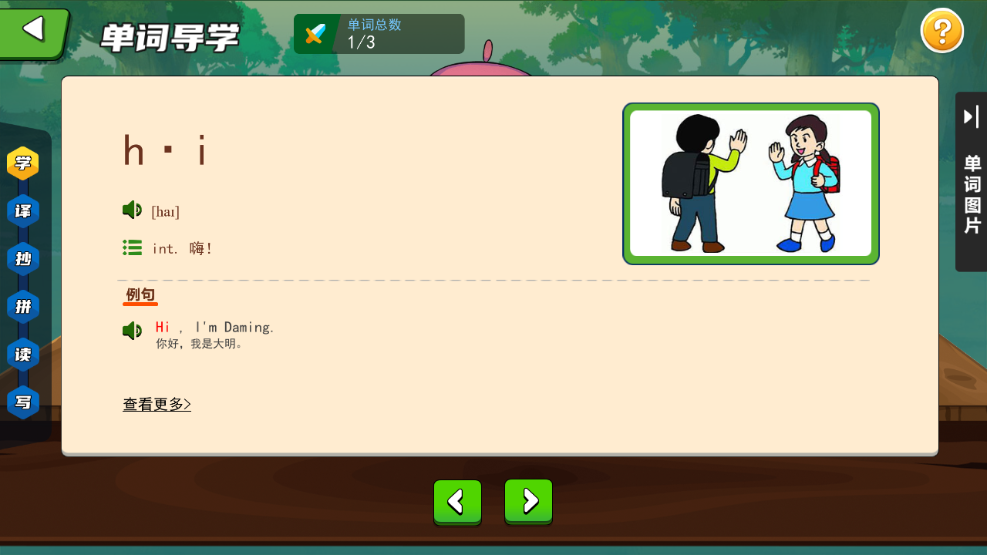This screenshot has width=987, height=555.
Task: Switch to the 译 translation tab
Action: coord(23,211)
